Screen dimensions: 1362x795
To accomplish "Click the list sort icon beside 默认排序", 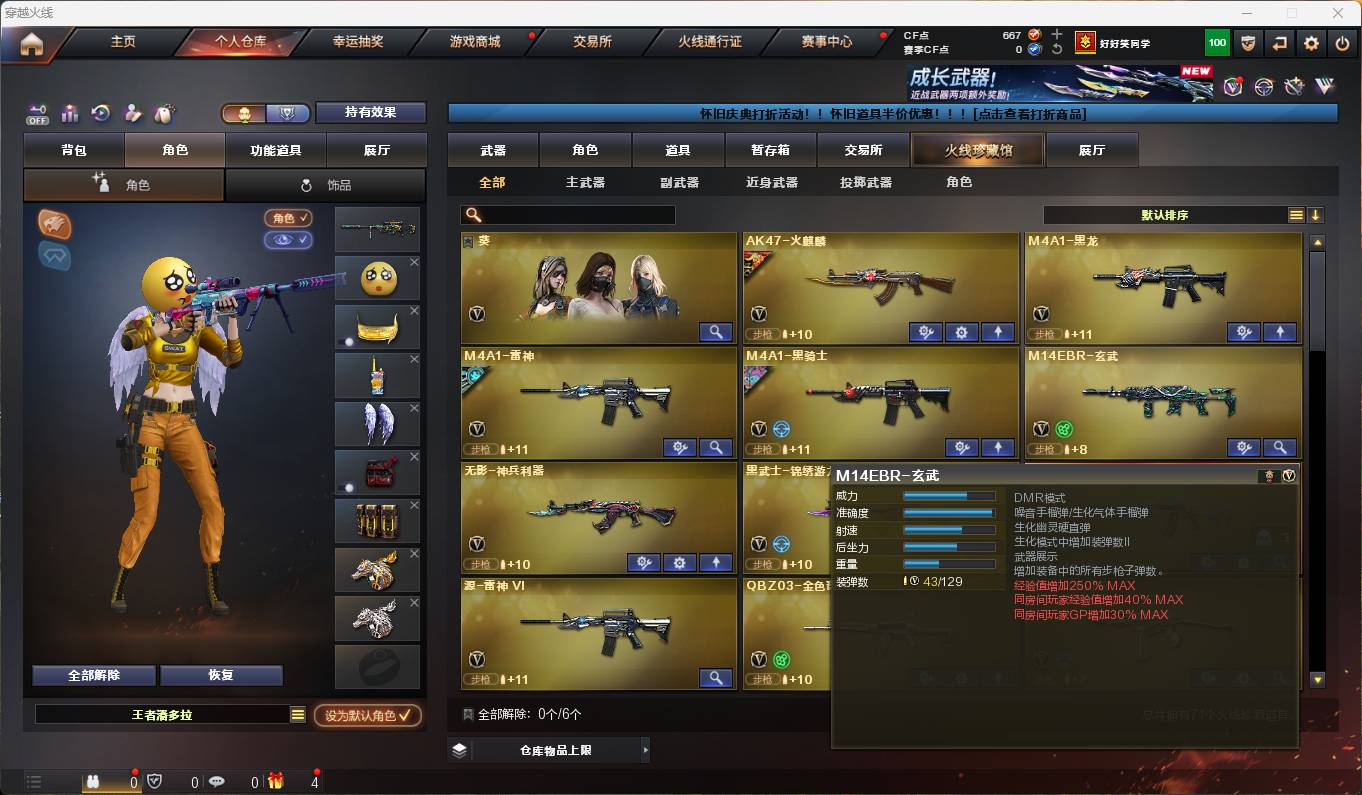I will (1297, 214).
